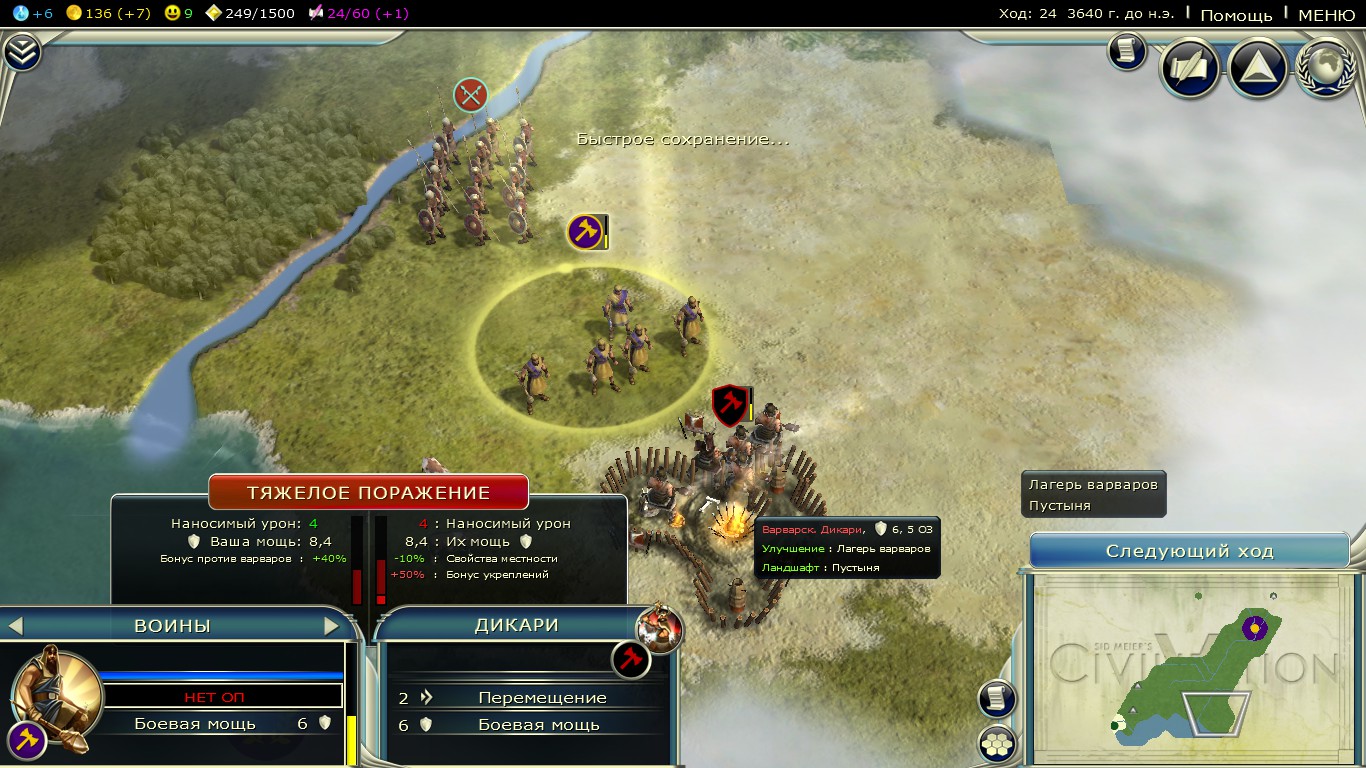Open Помощь (Civilopedia help)
The height and width of the screenshot is (768, 1366).
[x=1236, y=14]
